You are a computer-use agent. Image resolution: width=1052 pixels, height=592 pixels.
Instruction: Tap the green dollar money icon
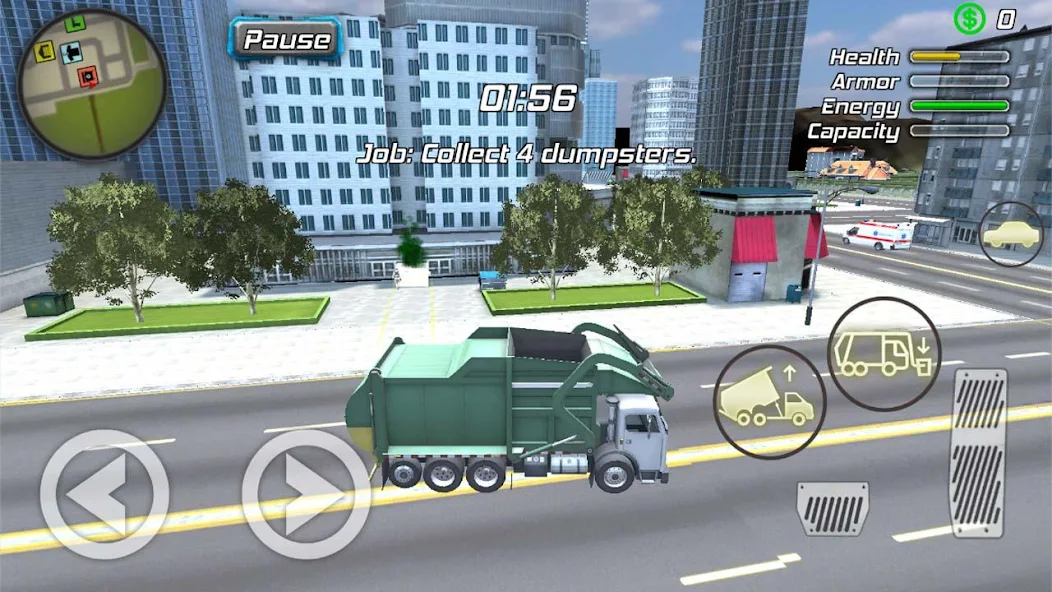[x=968, y=18]
